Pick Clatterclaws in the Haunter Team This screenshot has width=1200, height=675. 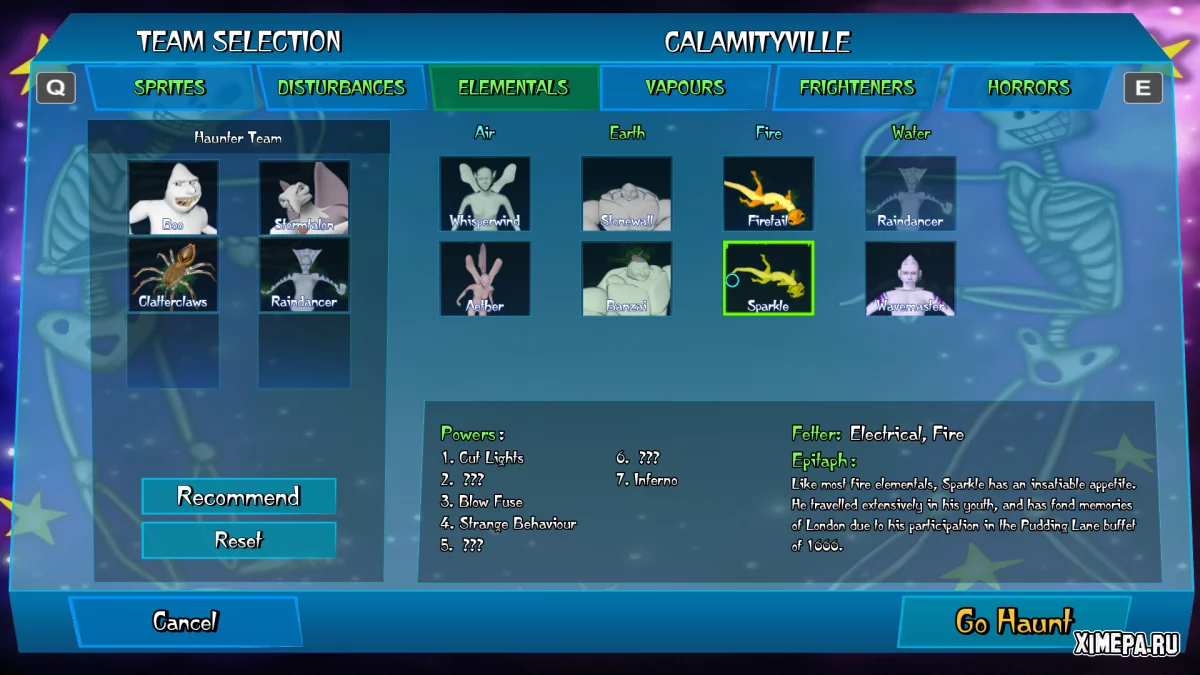173,274
